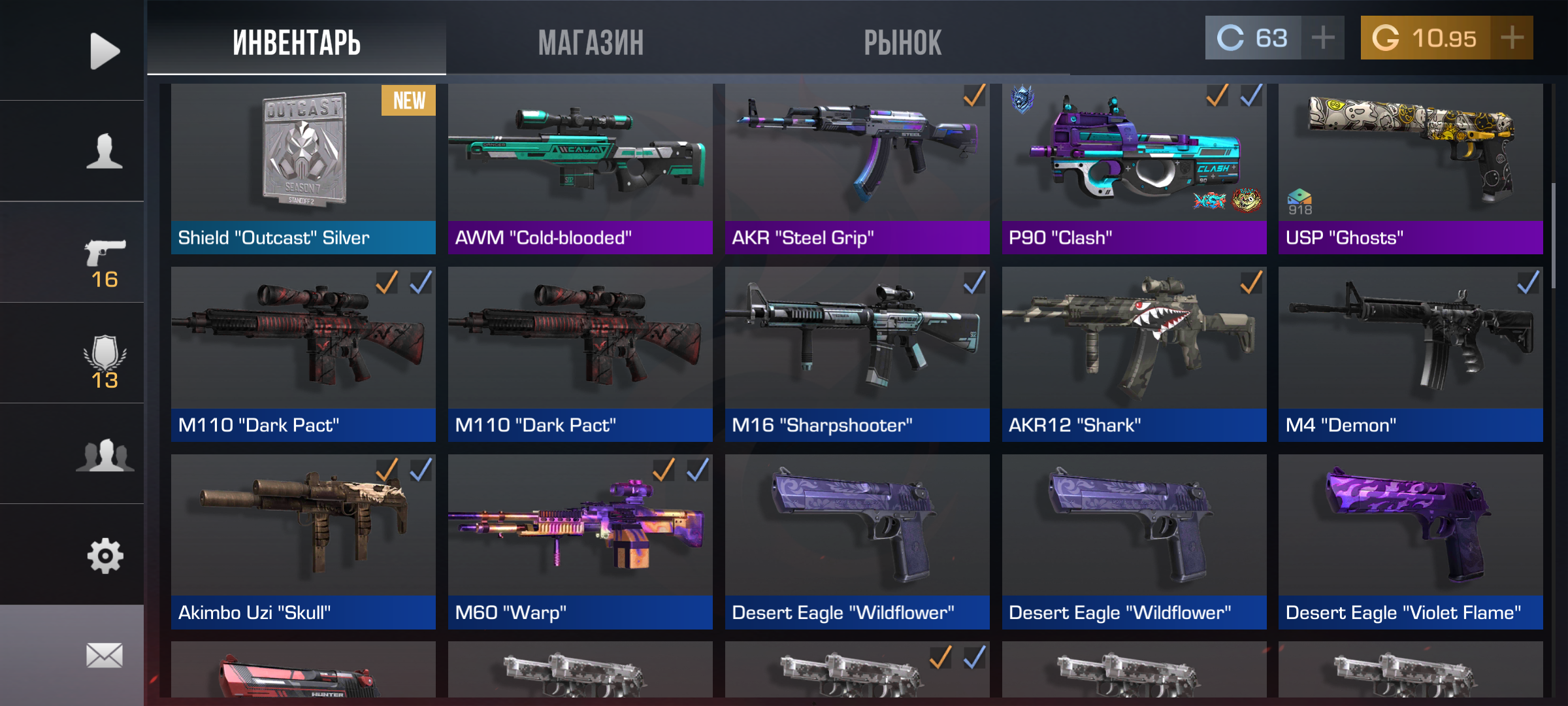
Task: Select the AKR12 "Shark" skin
Action: tap(1134, 354)
